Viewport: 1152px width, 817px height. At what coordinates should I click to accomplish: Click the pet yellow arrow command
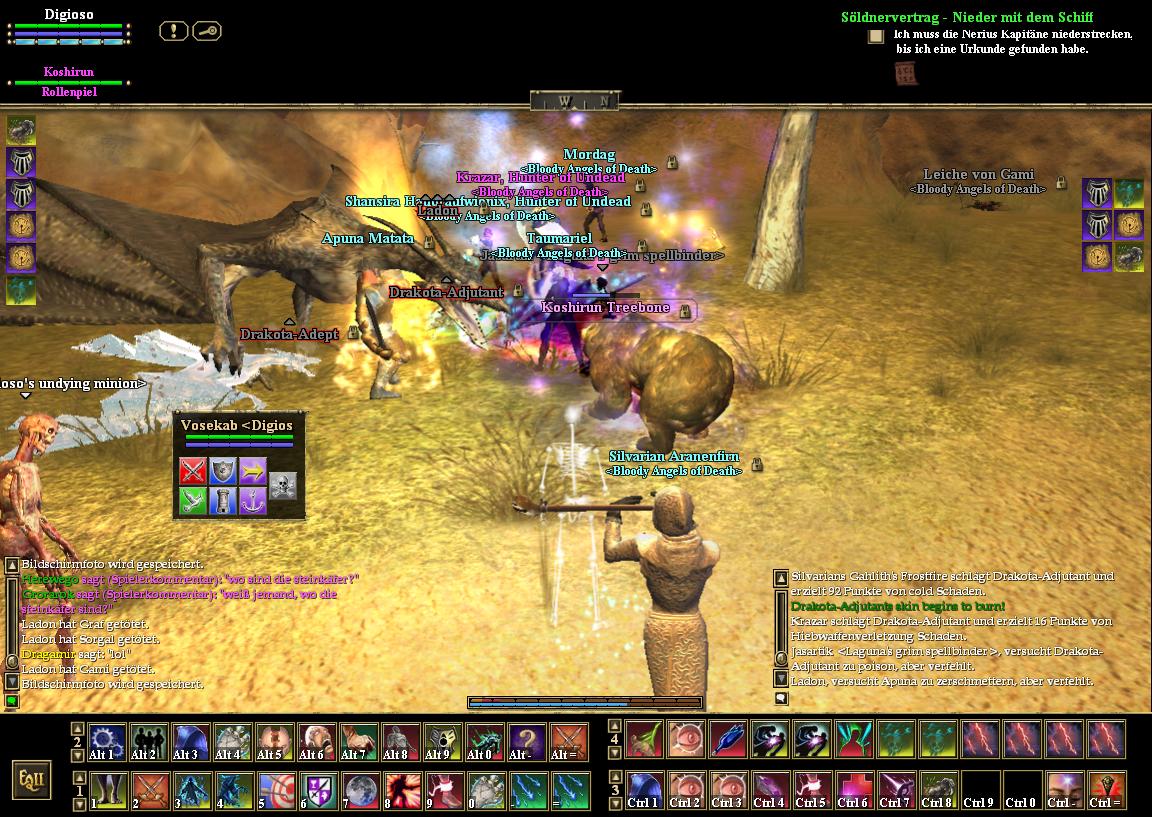pos(253,471)
